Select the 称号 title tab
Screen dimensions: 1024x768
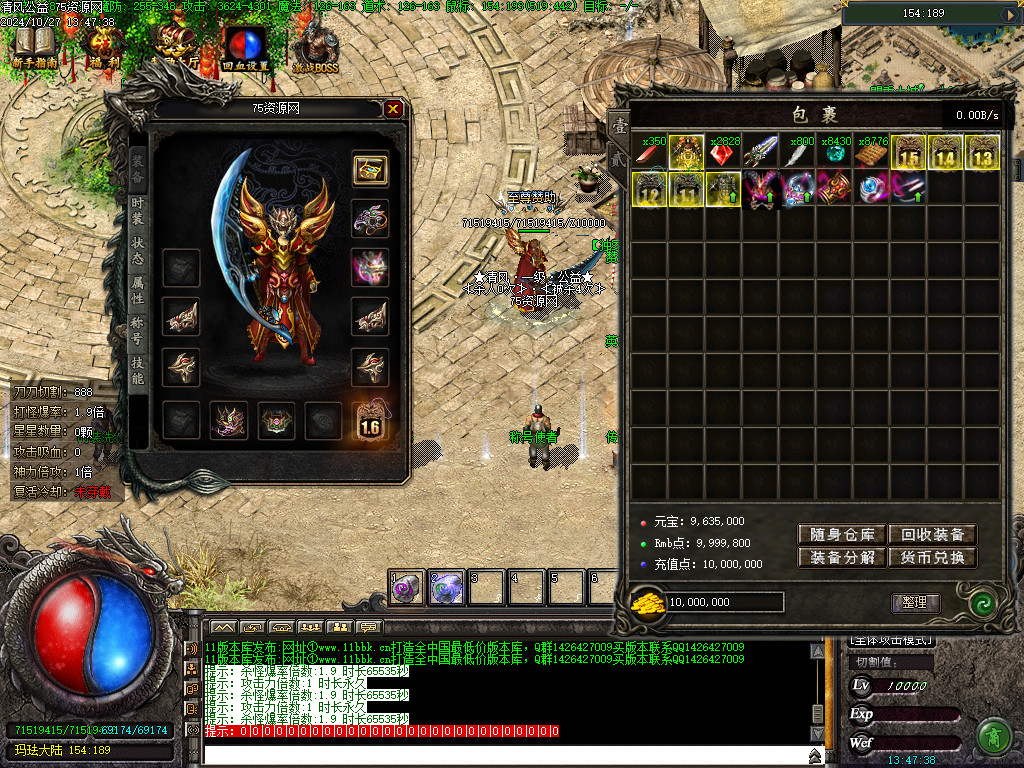[138, 330]
